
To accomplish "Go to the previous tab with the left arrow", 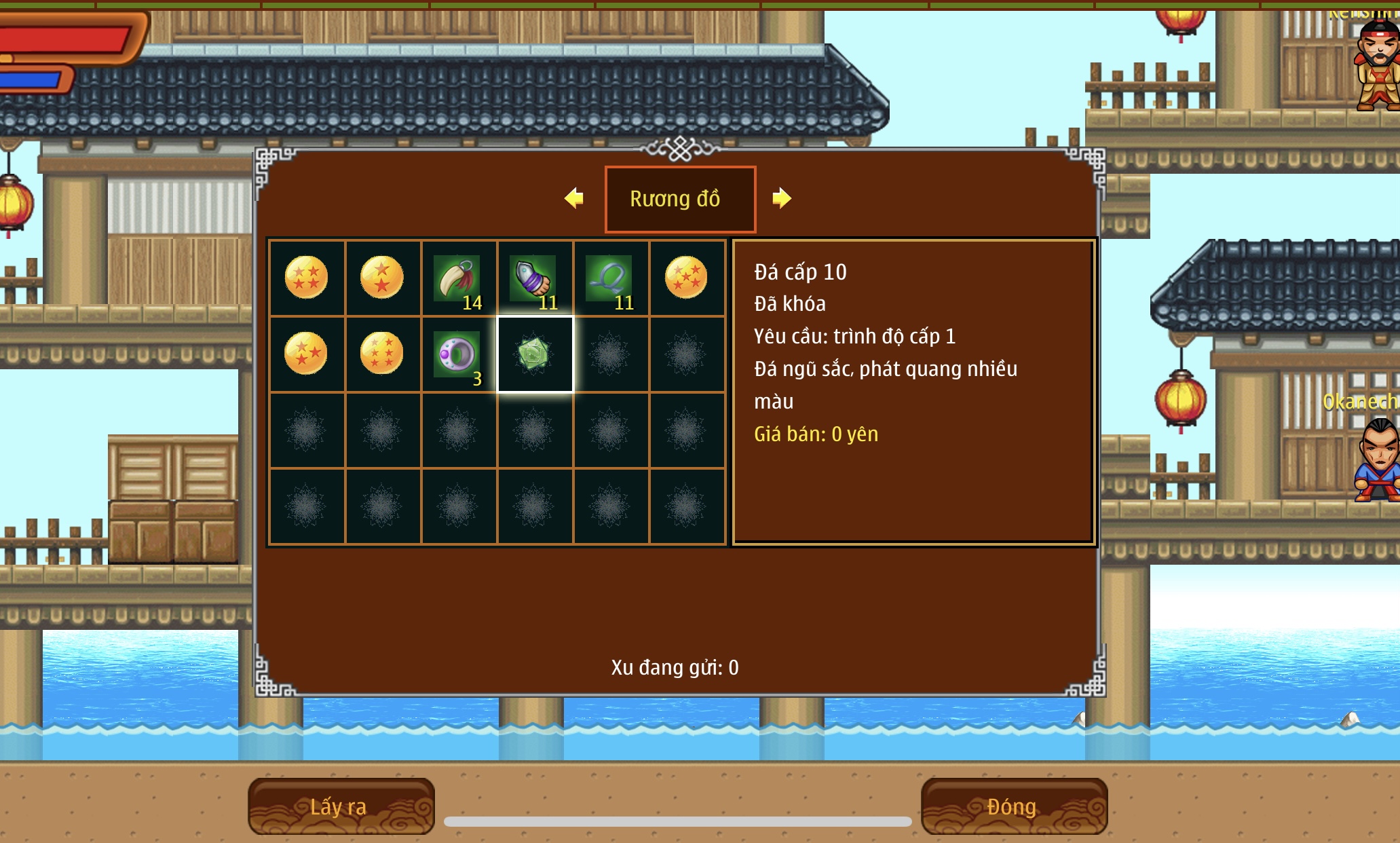I will click(x=574, y=198).
